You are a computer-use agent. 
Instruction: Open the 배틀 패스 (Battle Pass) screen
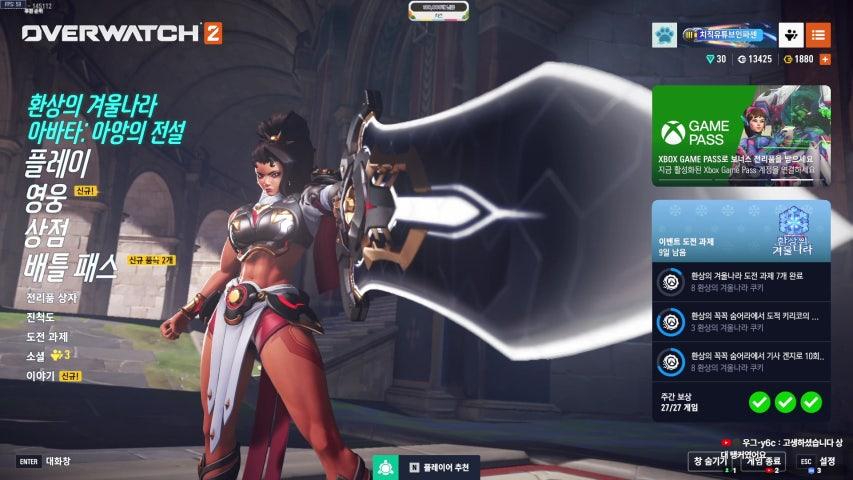(70, 266)
